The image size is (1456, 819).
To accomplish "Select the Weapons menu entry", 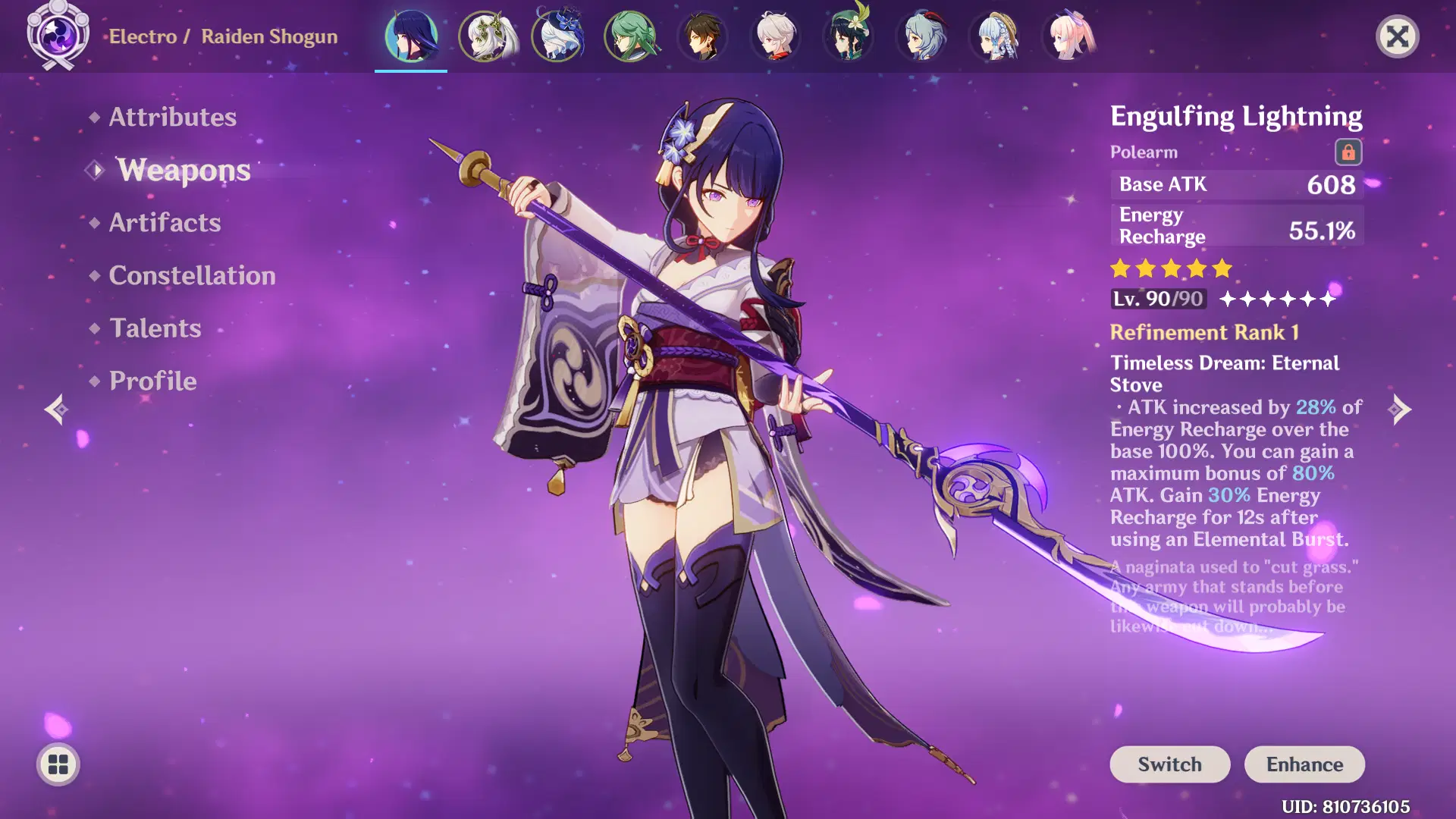I will 184,170.
